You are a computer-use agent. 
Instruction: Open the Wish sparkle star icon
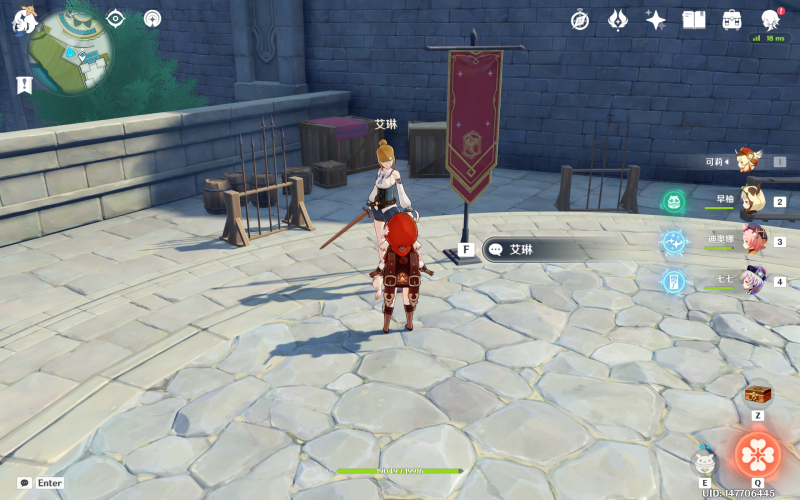(x=656, y=20)
